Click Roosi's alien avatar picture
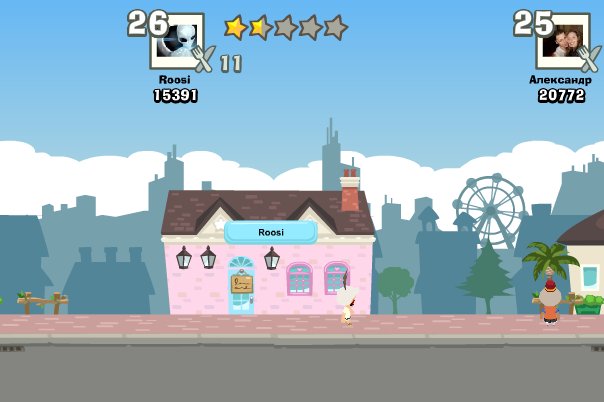This screenshot has width=604, height=402. coord(176,41)
